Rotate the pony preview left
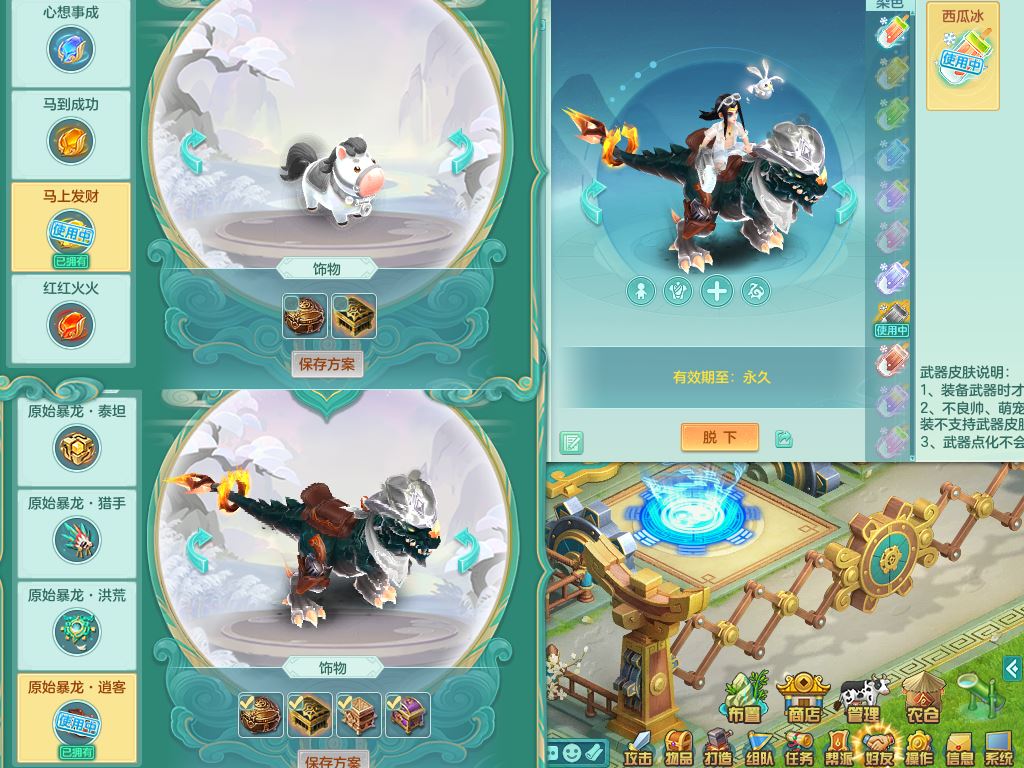 tap(193, 153)
